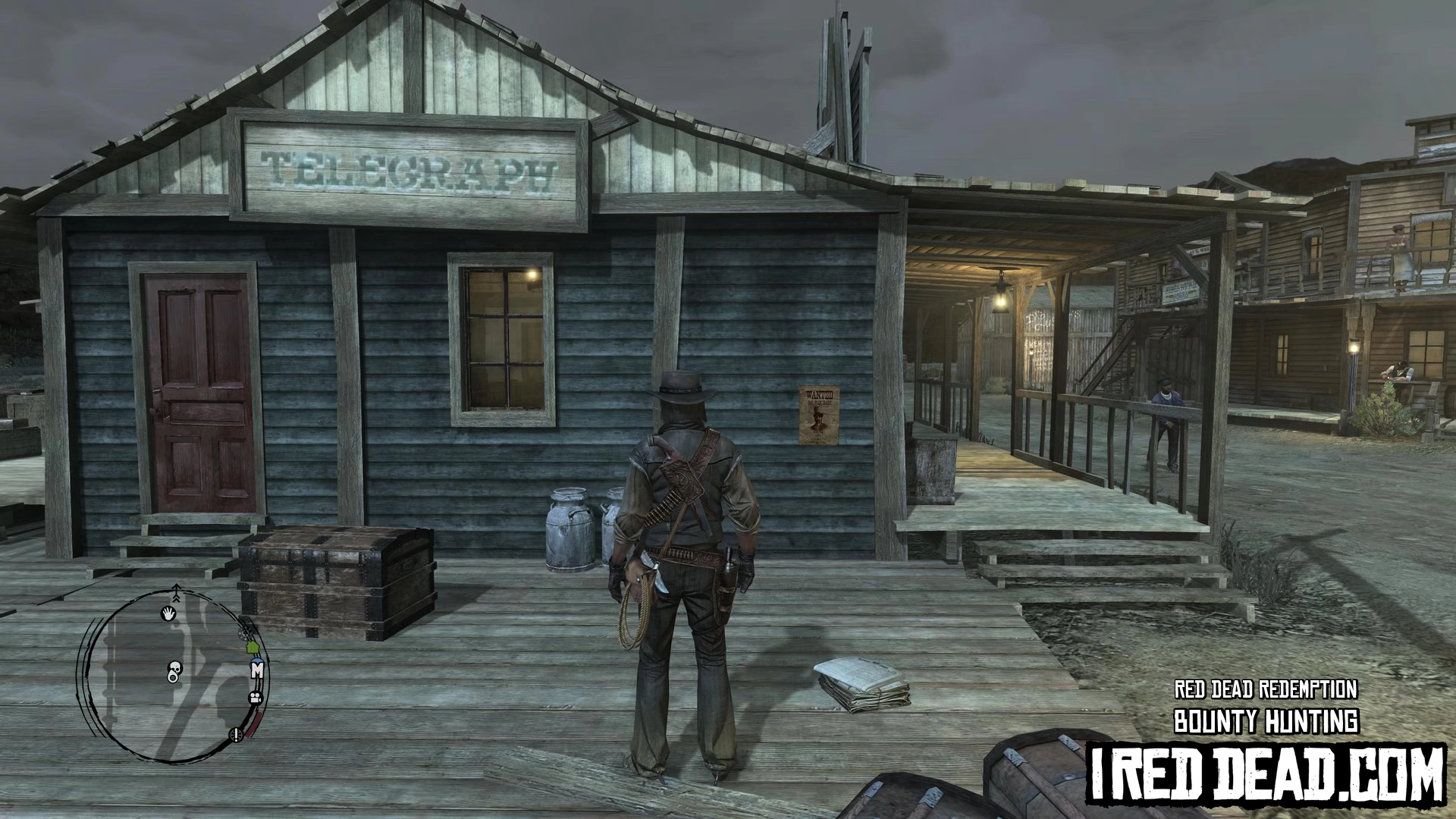Select the exclamation mark marker on the minimap
The height and width of the screenshot is (819, 1456).
(x=236, y=733)
